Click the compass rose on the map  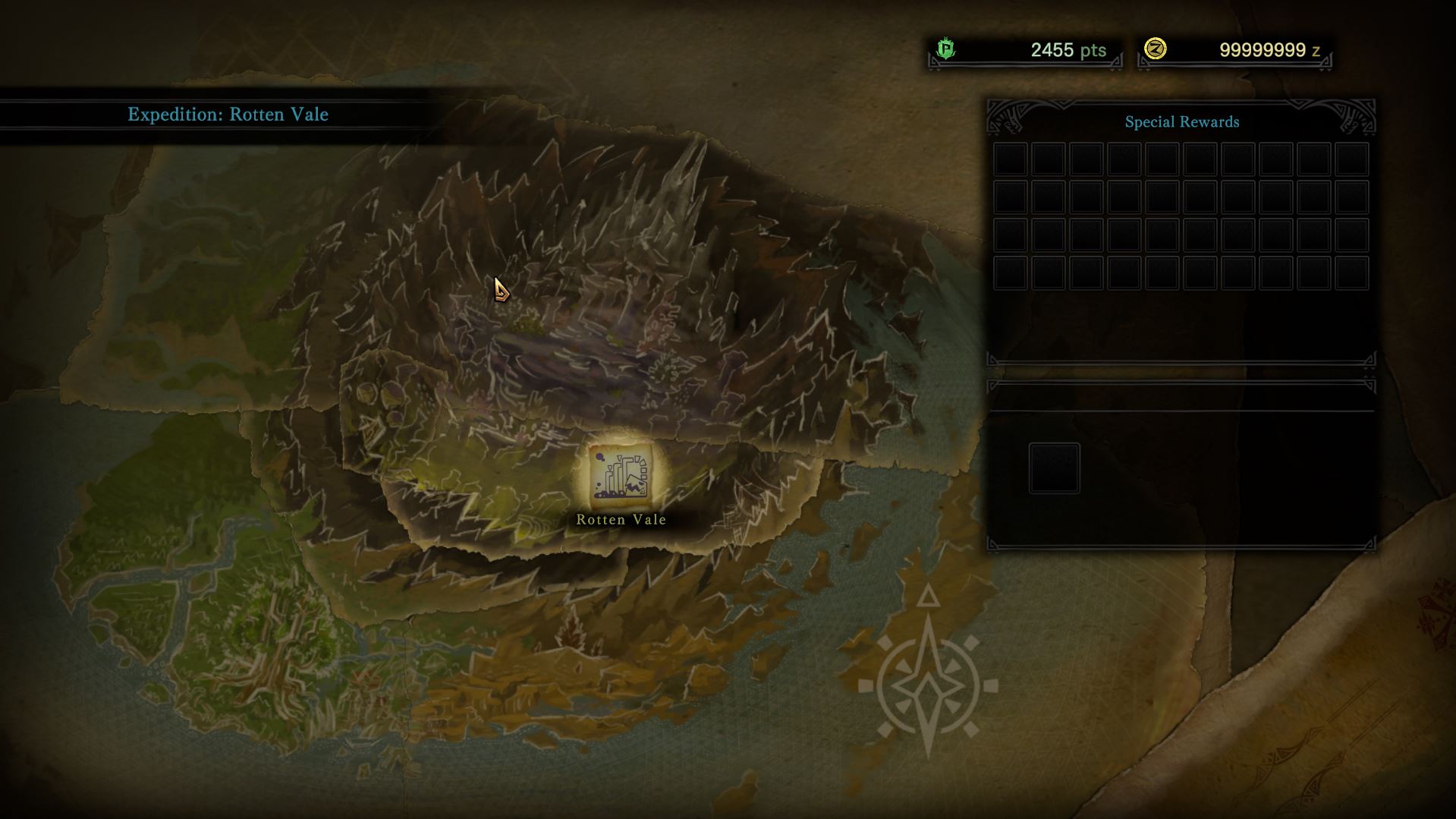[x=927, y=687]
